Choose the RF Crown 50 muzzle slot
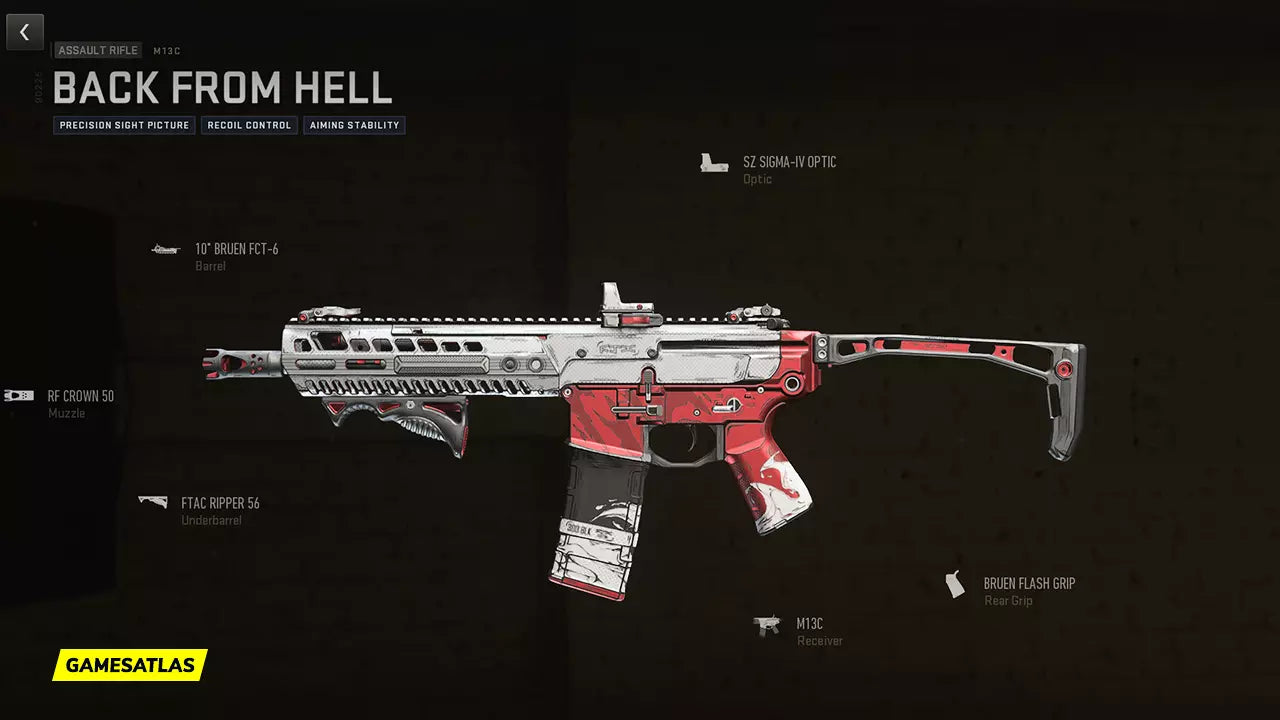 click(80, 396)
